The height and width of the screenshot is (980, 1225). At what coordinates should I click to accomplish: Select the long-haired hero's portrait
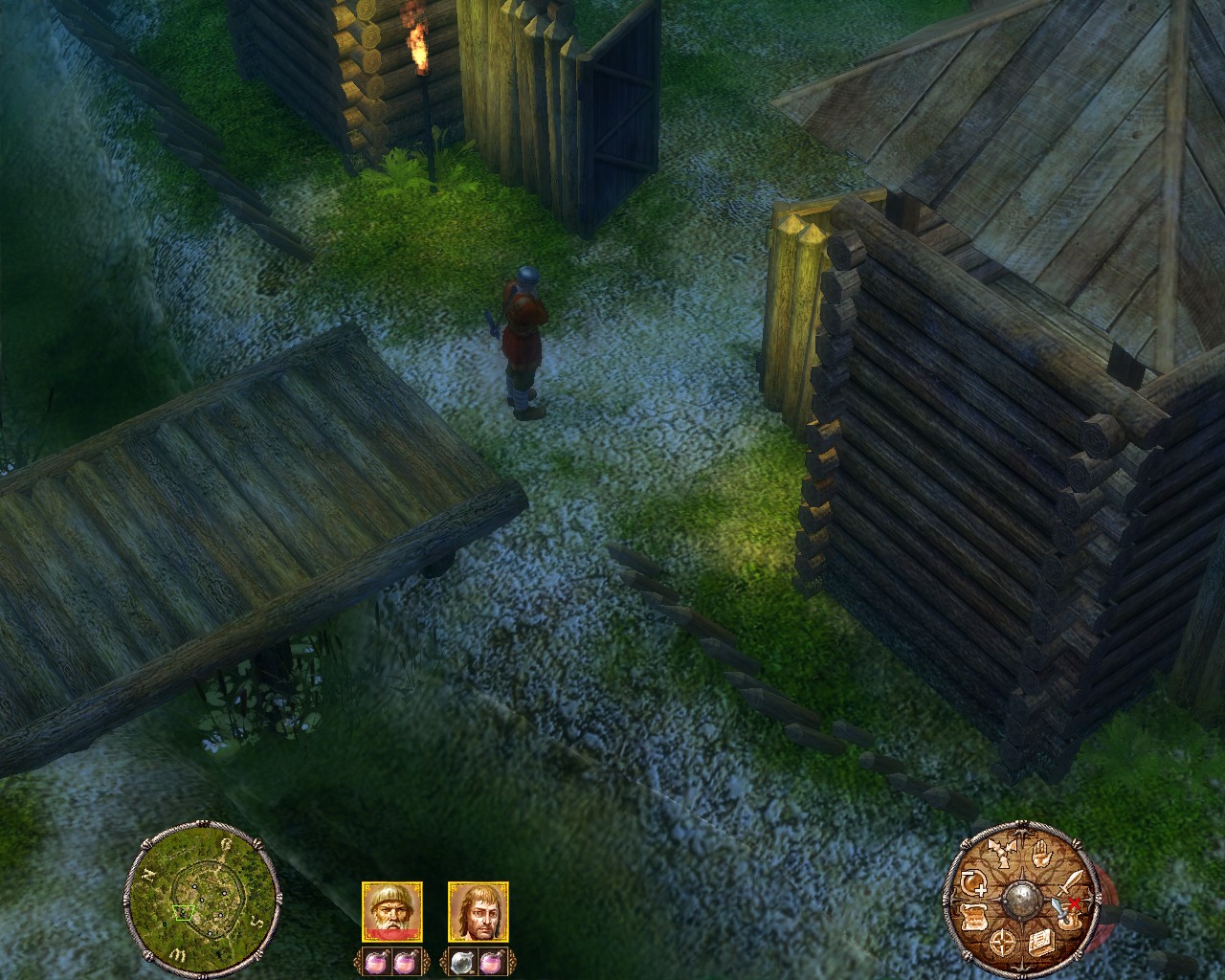pyautogui.click(x=478, y=912)
